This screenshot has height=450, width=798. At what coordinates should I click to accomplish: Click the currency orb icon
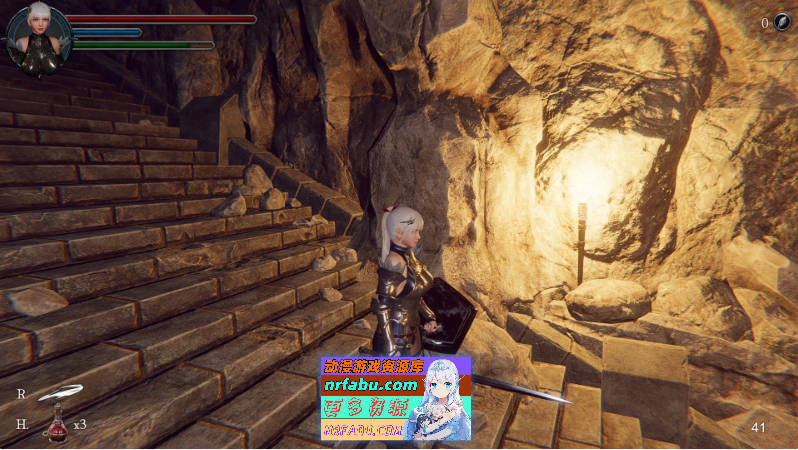coord(782,23)
